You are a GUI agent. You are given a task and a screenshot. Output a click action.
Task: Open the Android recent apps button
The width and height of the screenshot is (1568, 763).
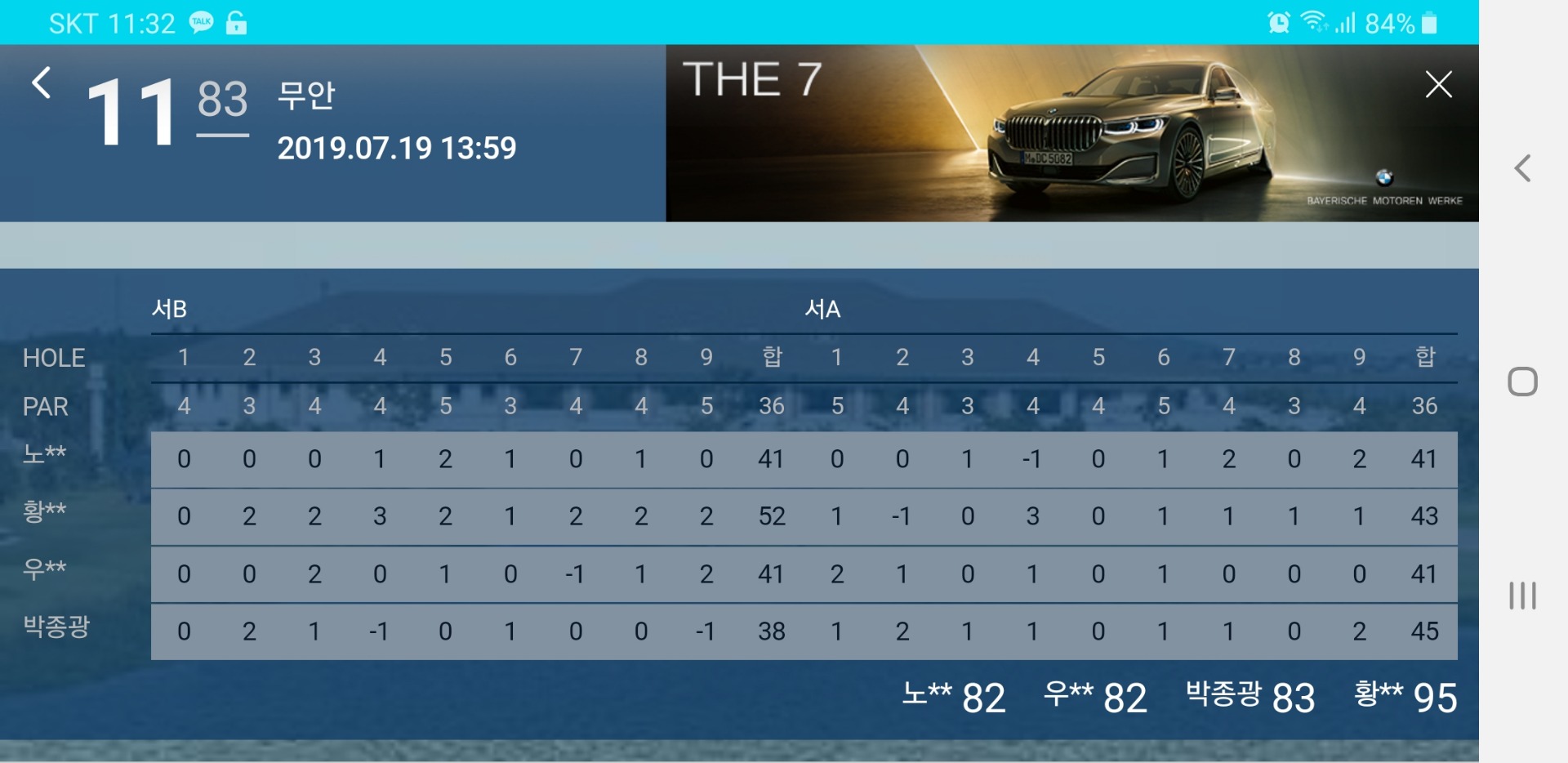pyautogui.click(x=1522, y=596)
